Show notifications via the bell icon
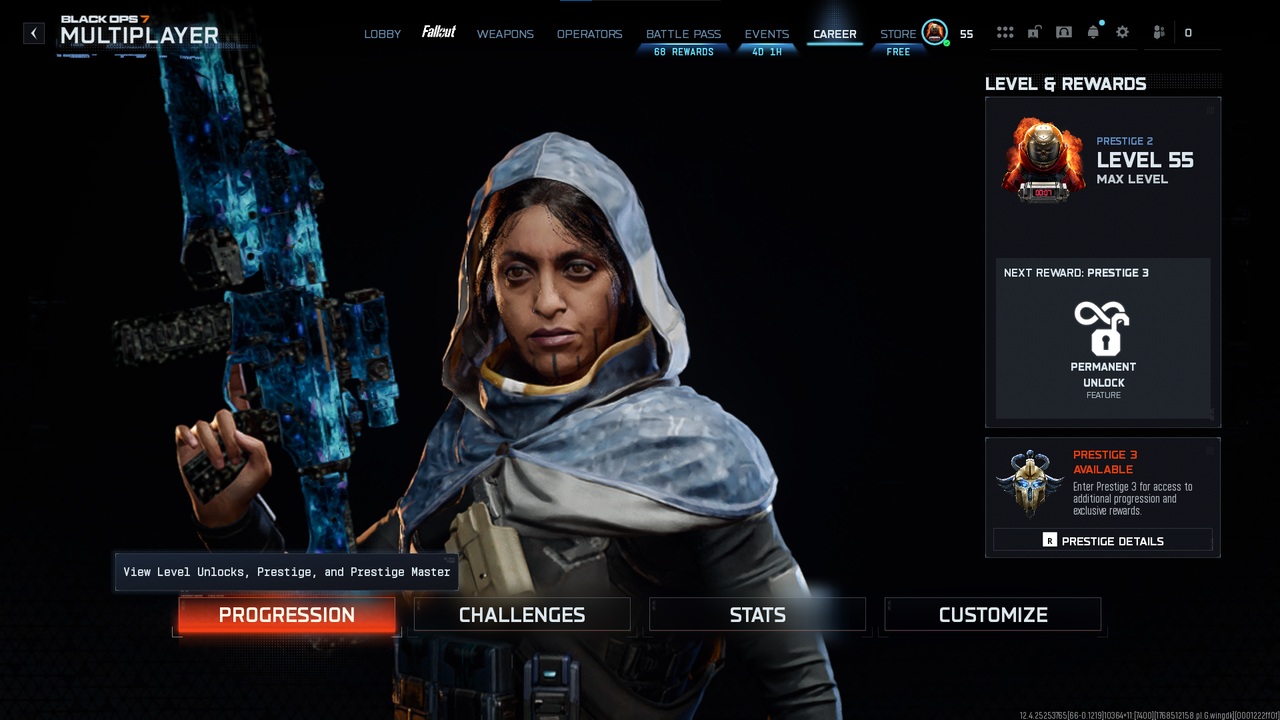The image size is (1280, 720). (x=1093, y=33)
